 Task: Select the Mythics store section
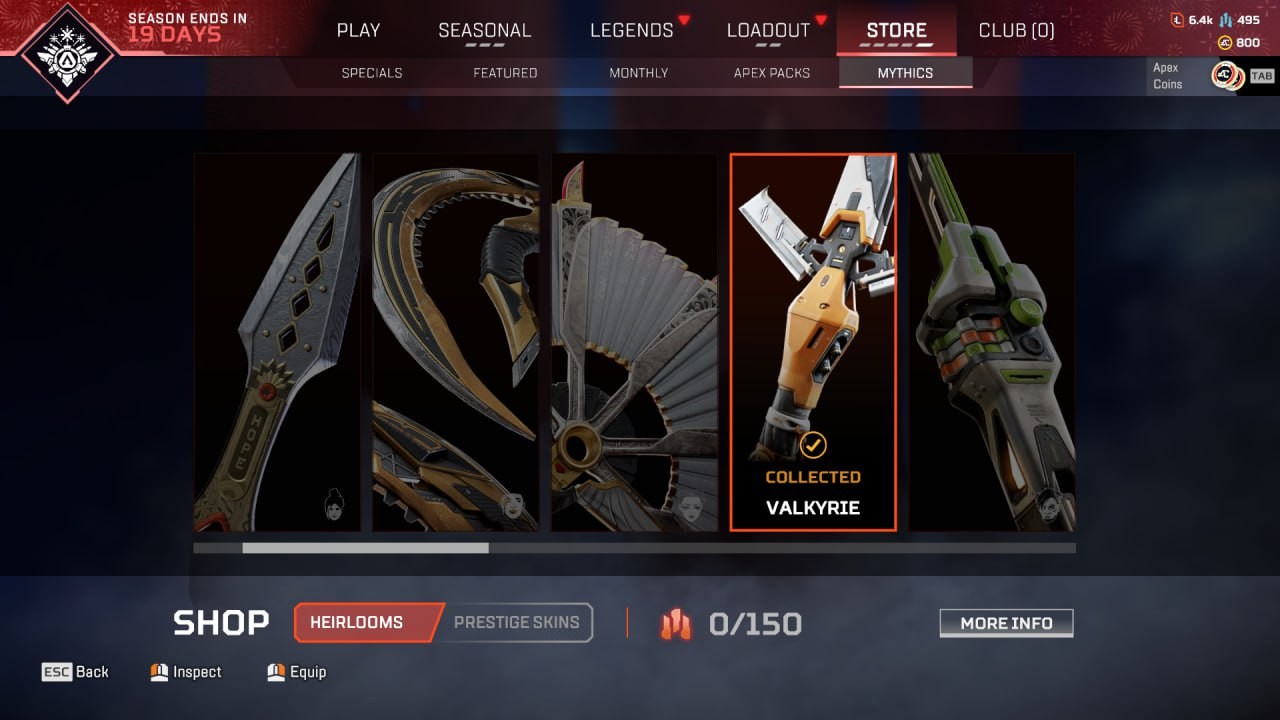(x=905, y=73)
